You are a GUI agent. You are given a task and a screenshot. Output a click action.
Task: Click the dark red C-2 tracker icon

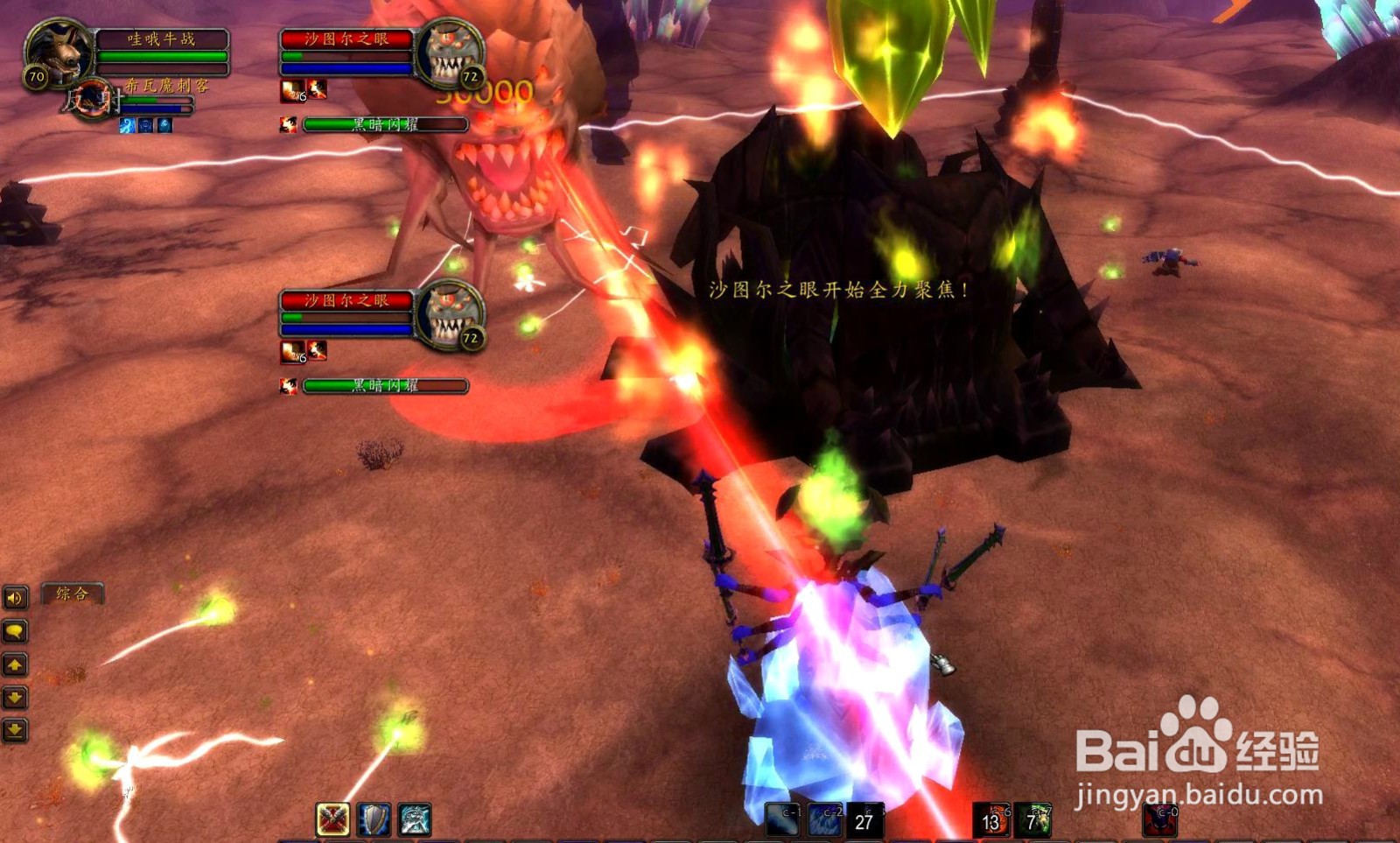[824, 820]
